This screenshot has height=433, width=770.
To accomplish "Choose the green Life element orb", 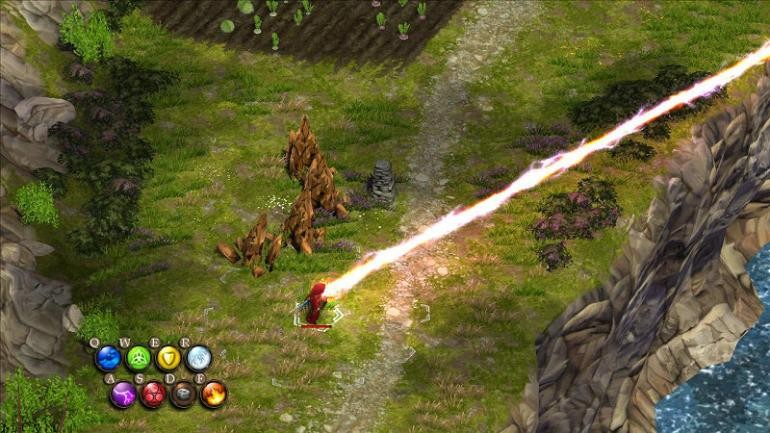I will coord(138,358).
